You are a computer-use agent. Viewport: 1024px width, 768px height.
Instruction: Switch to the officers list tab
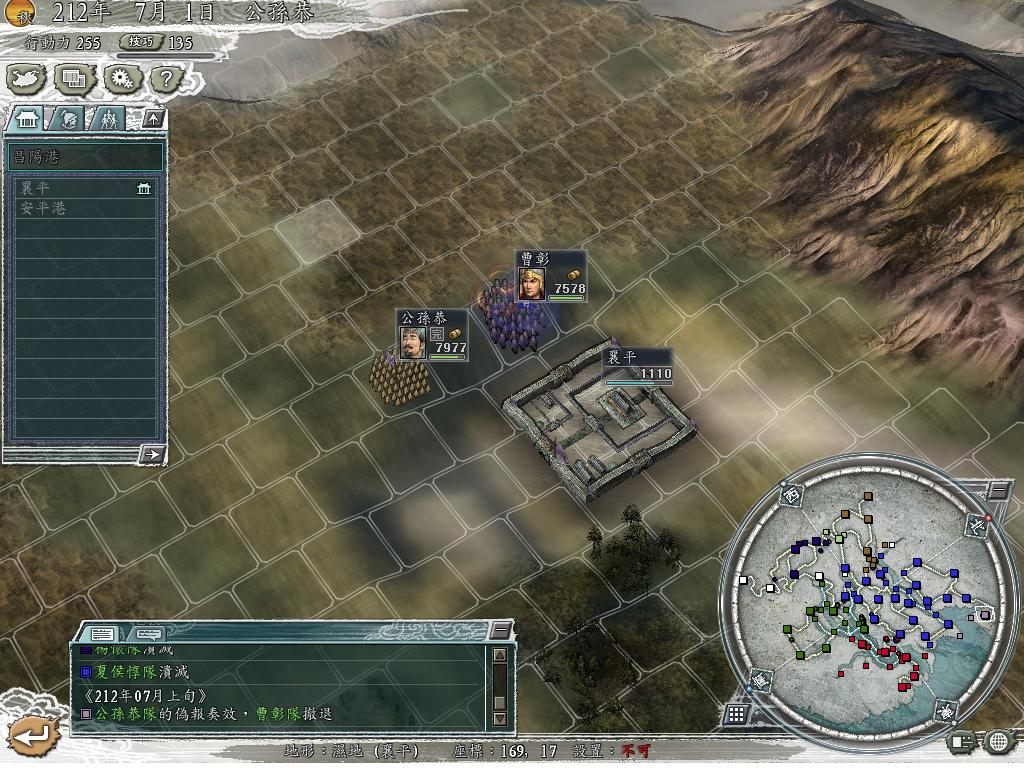(109, 119)
